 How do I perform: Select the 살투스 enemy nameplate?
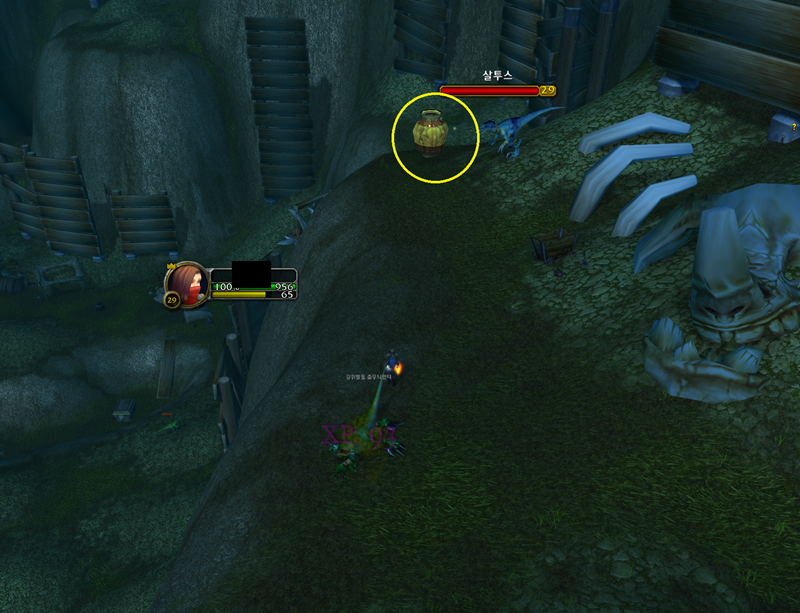point(492,90)
